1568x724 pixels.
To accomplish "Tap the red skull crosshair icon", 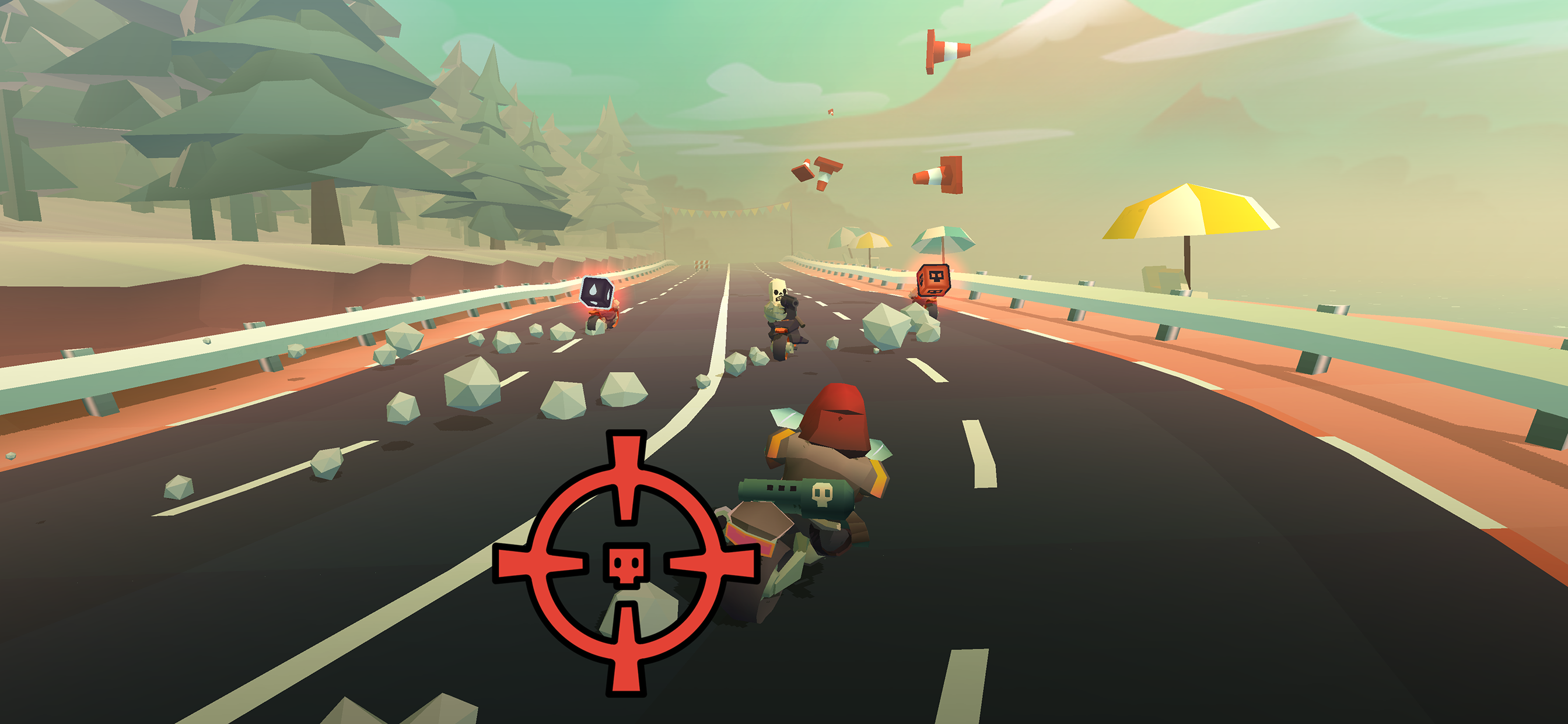I will coord(626,563).
